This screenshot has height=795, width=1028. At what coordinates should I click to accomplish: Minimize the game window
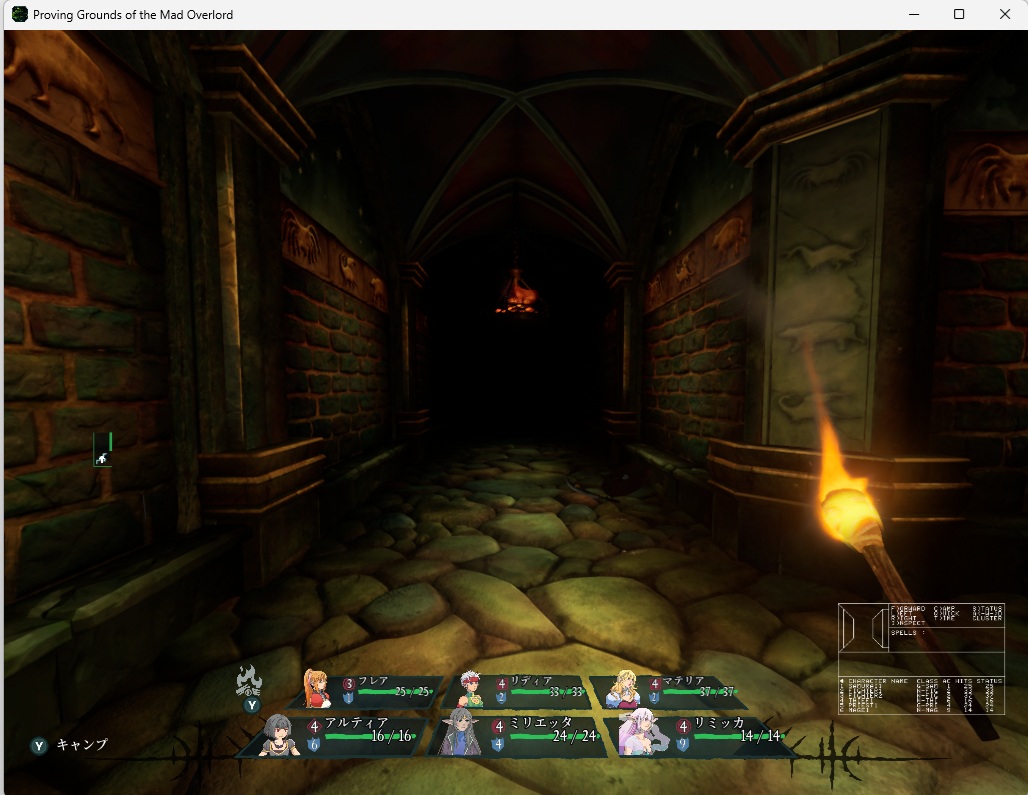[x=913, y=14]
